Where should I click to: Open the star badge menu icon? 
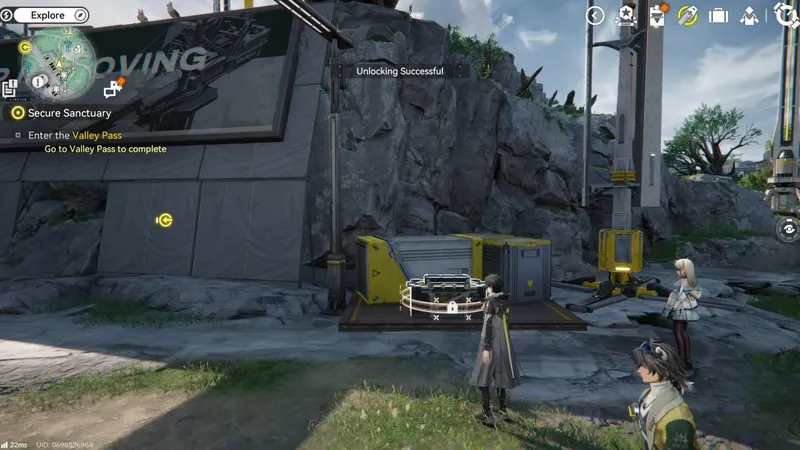pyautogui.click(x=626, y=15)
